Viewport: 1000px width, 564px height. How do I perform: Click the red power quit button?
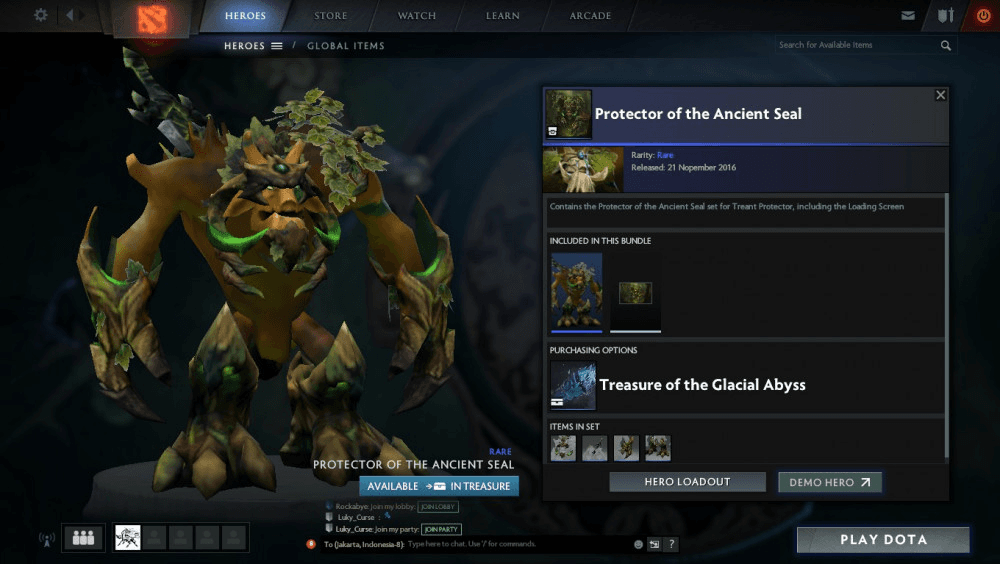click(x=982, y=16)
